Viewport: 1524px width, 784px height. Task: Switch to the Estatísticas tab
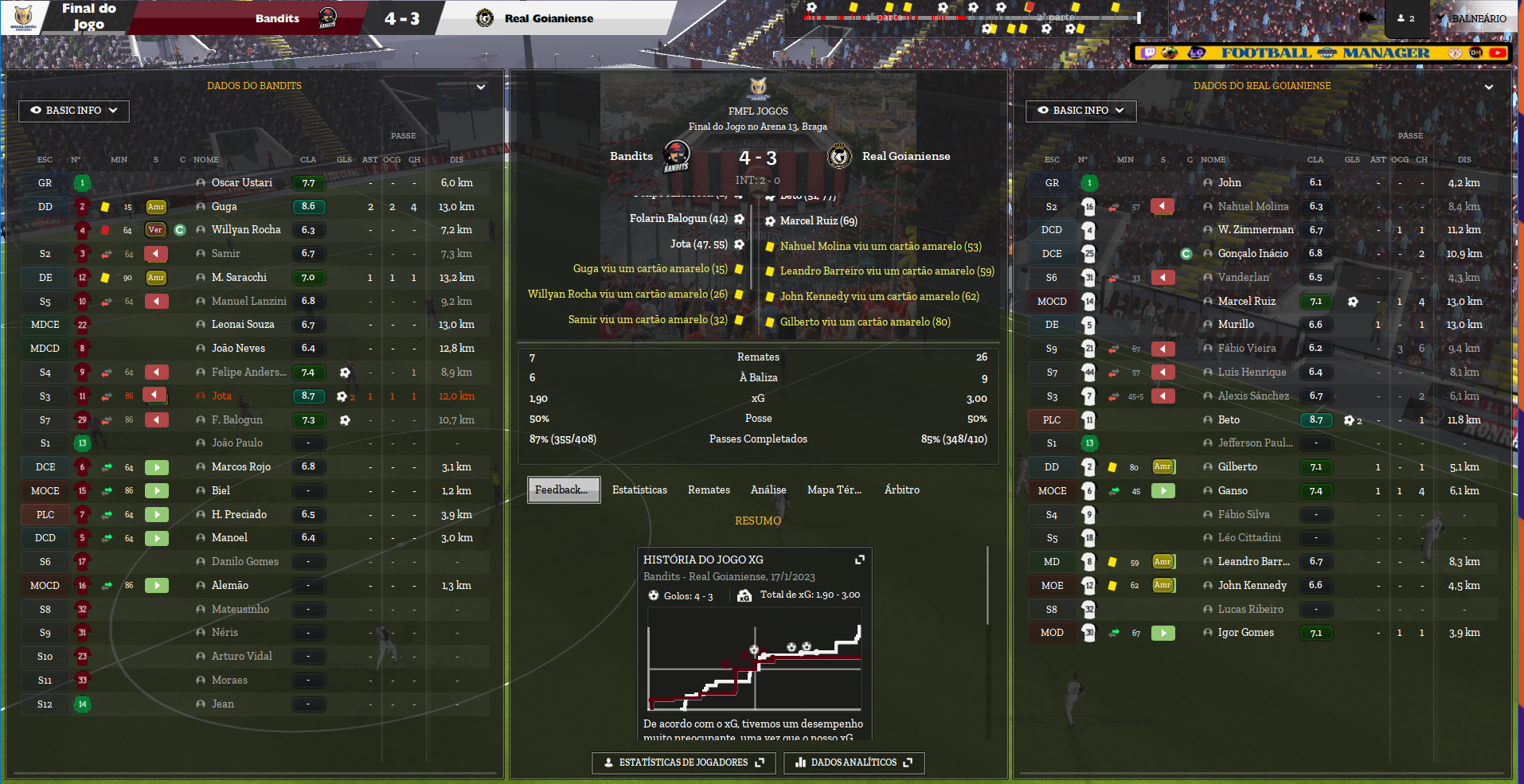639,490
